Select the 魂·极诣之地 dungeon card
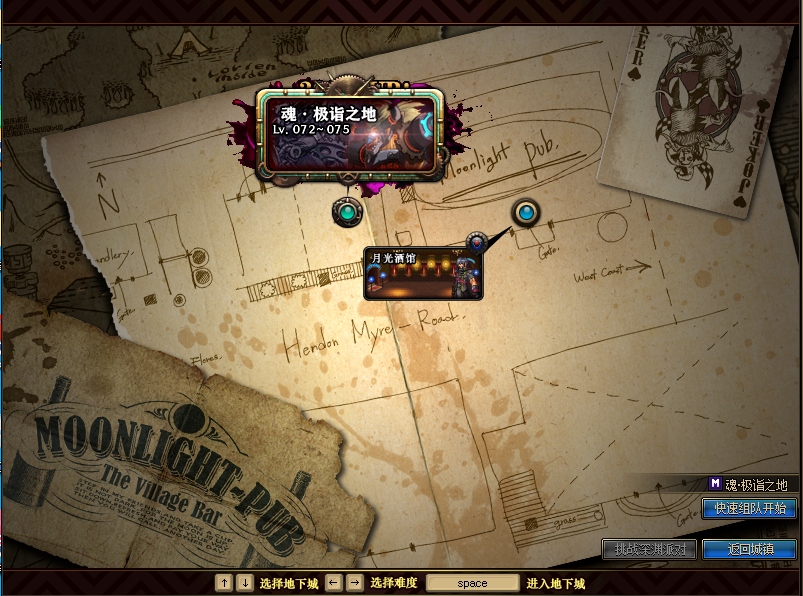The width and height of the screenshot is (803, 596). [x=350, y=134]
